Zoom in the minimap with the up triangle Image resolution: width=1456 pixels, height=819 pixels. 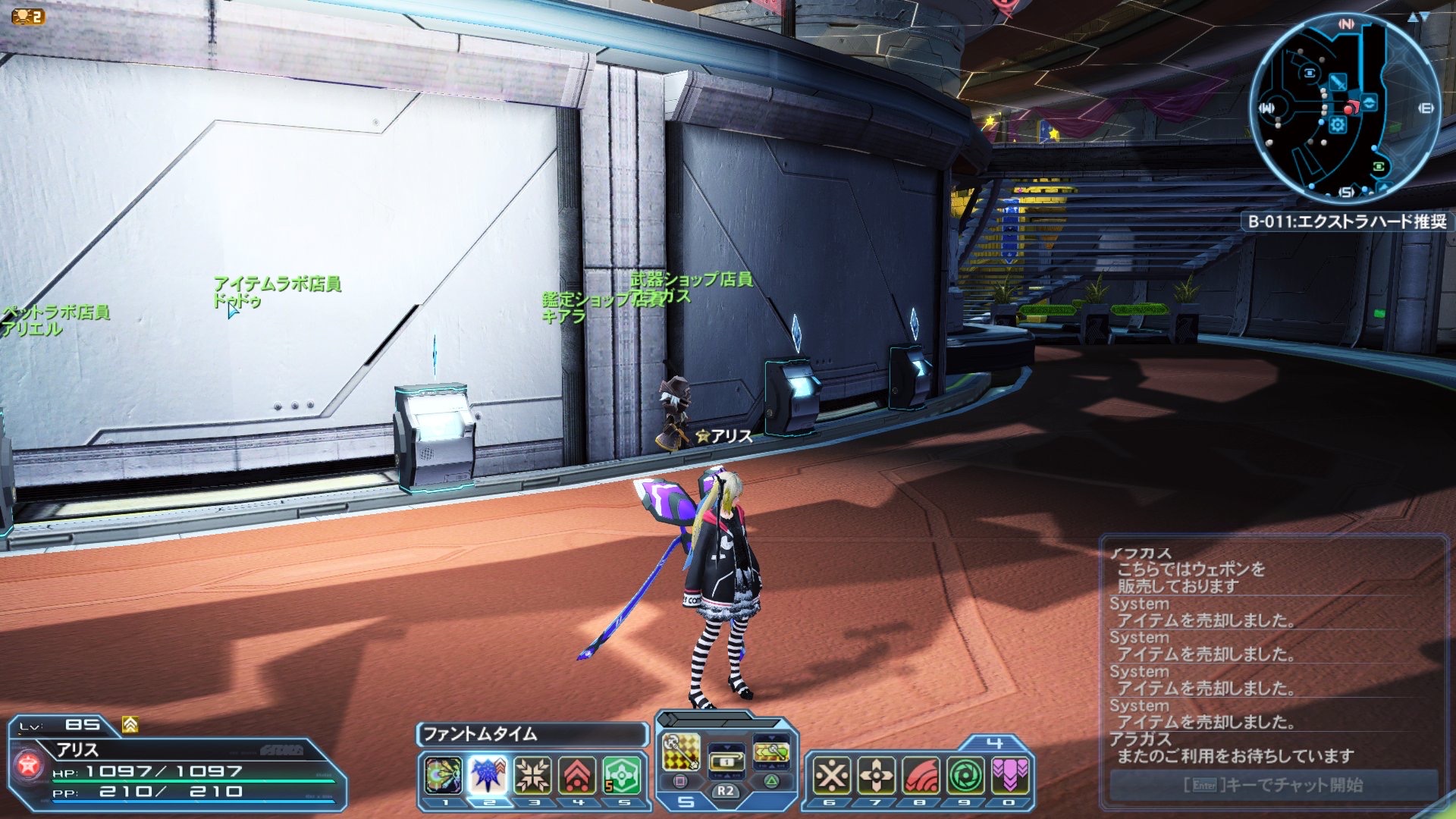coord(1412,17)
